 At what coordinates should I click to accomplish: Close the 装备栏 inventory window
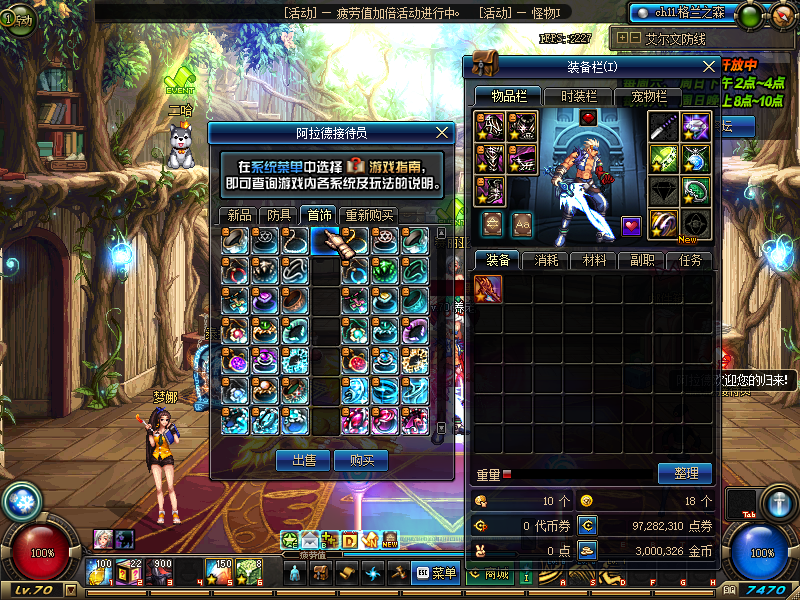pyautogui.click(x=709, y=67)
